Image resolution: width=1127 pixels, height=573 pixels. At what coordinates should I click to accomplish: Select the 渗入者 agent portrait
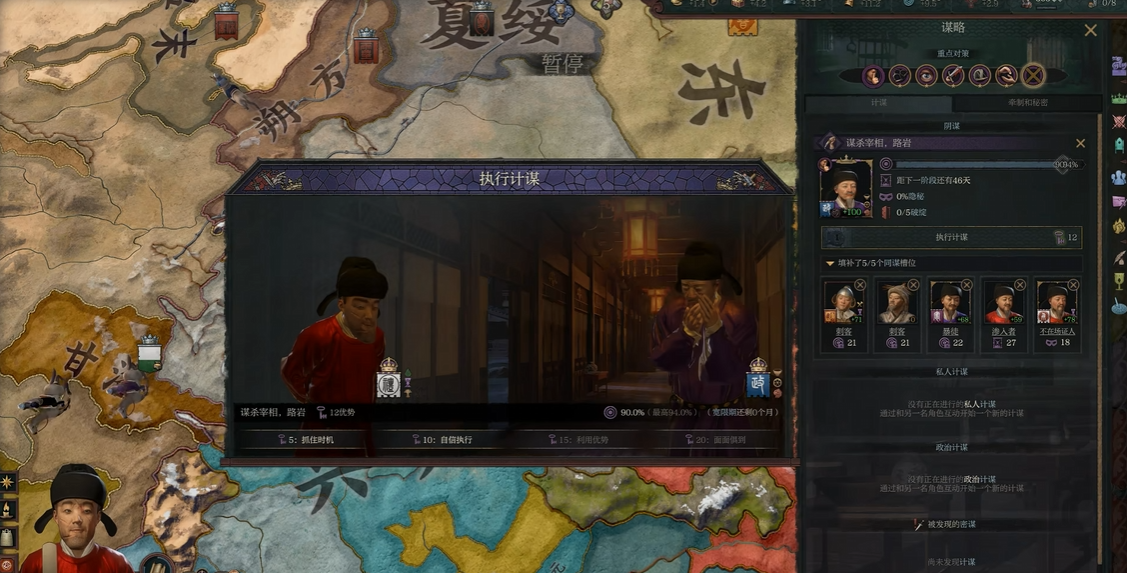(1003, 301)
